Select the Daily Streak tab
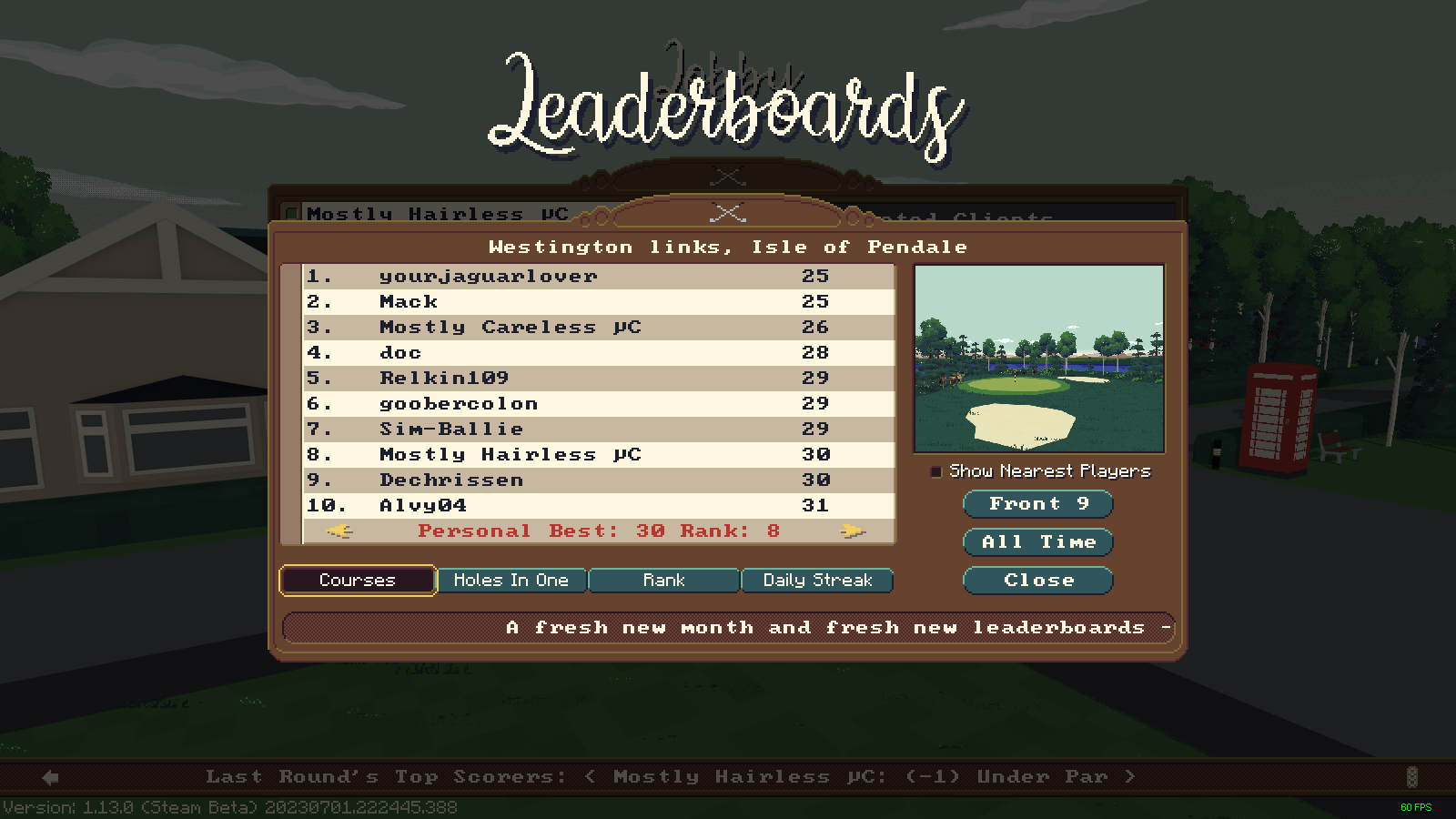 click(817, 580)
